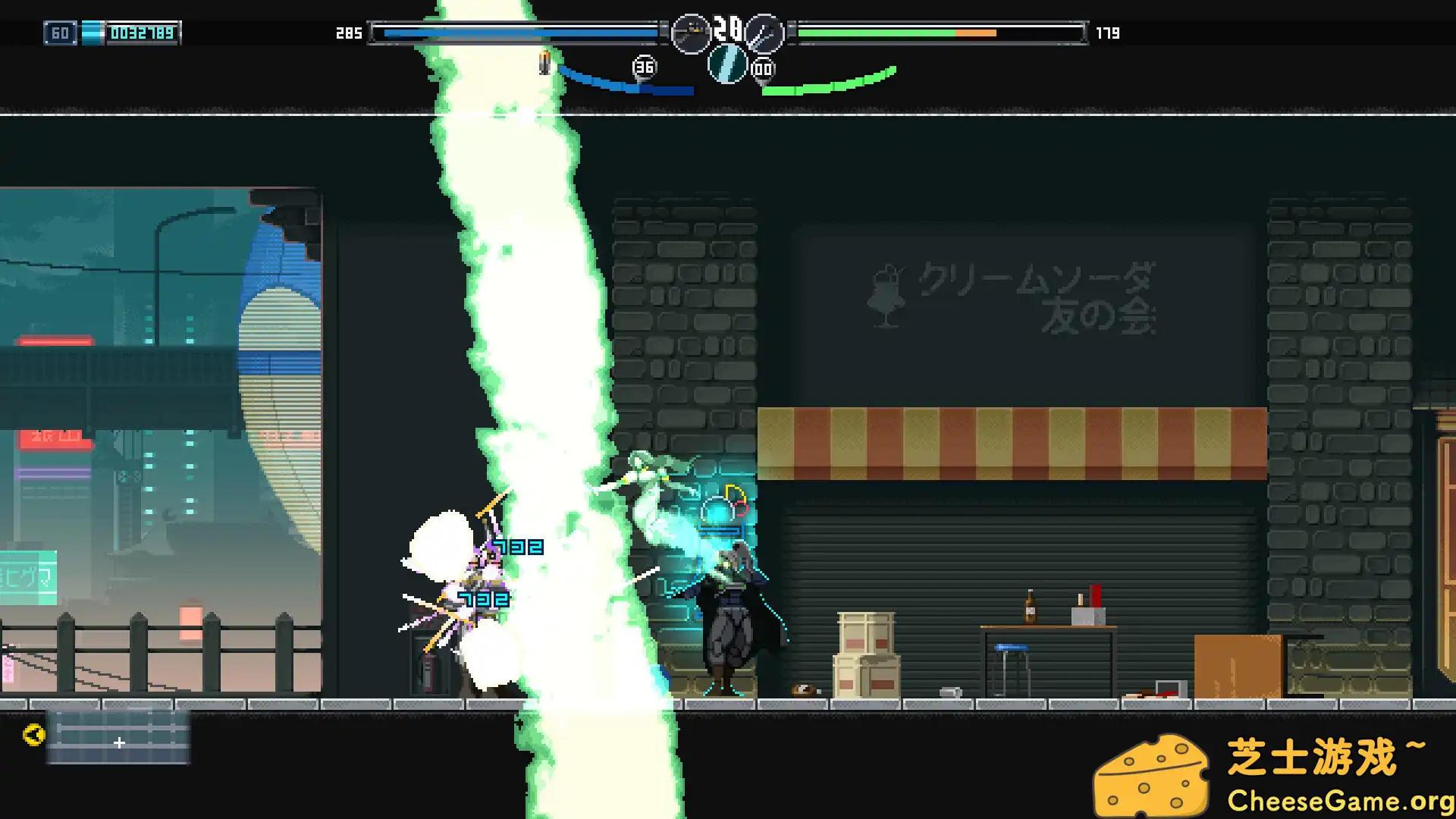Image resolution: width=1456 pixels, height=819 pixels.
Task: Click the yellow arrow marker beside the minimap
Action: tap(33, 734)
